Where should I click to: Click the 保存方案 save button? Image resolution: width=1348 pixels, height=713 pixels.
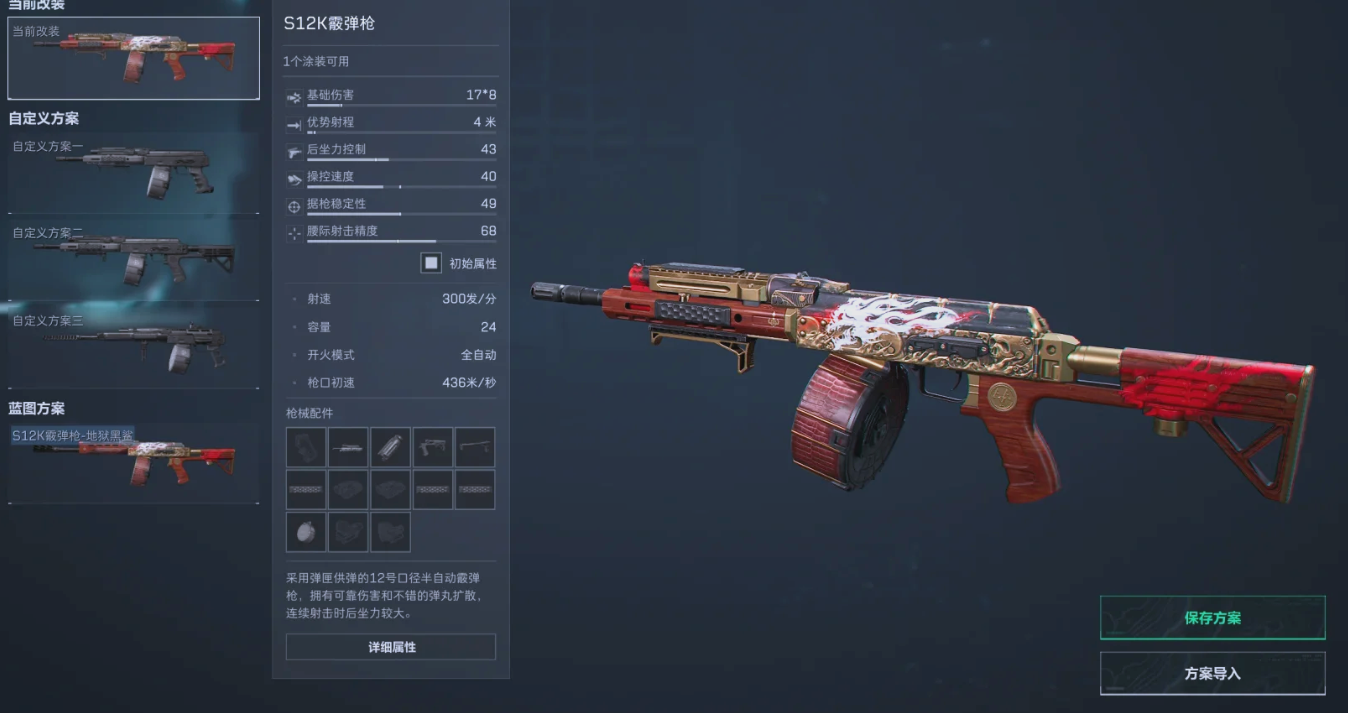[1212, 618]
